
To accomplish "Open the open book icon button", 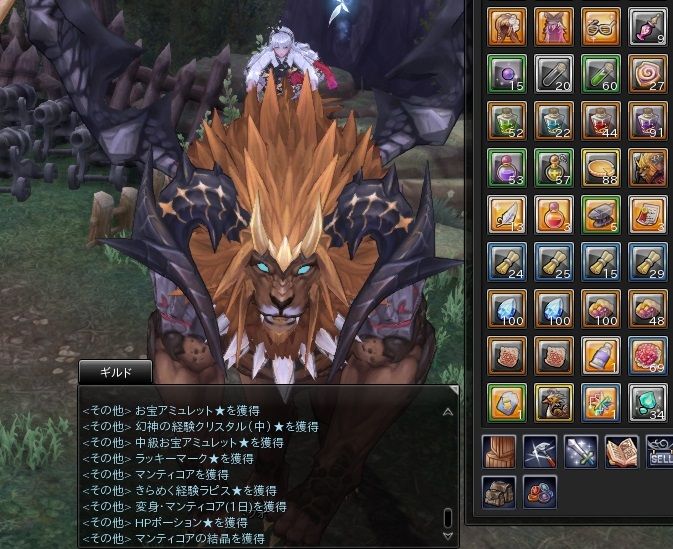I will pyautogui.click(x=622, y=451).
